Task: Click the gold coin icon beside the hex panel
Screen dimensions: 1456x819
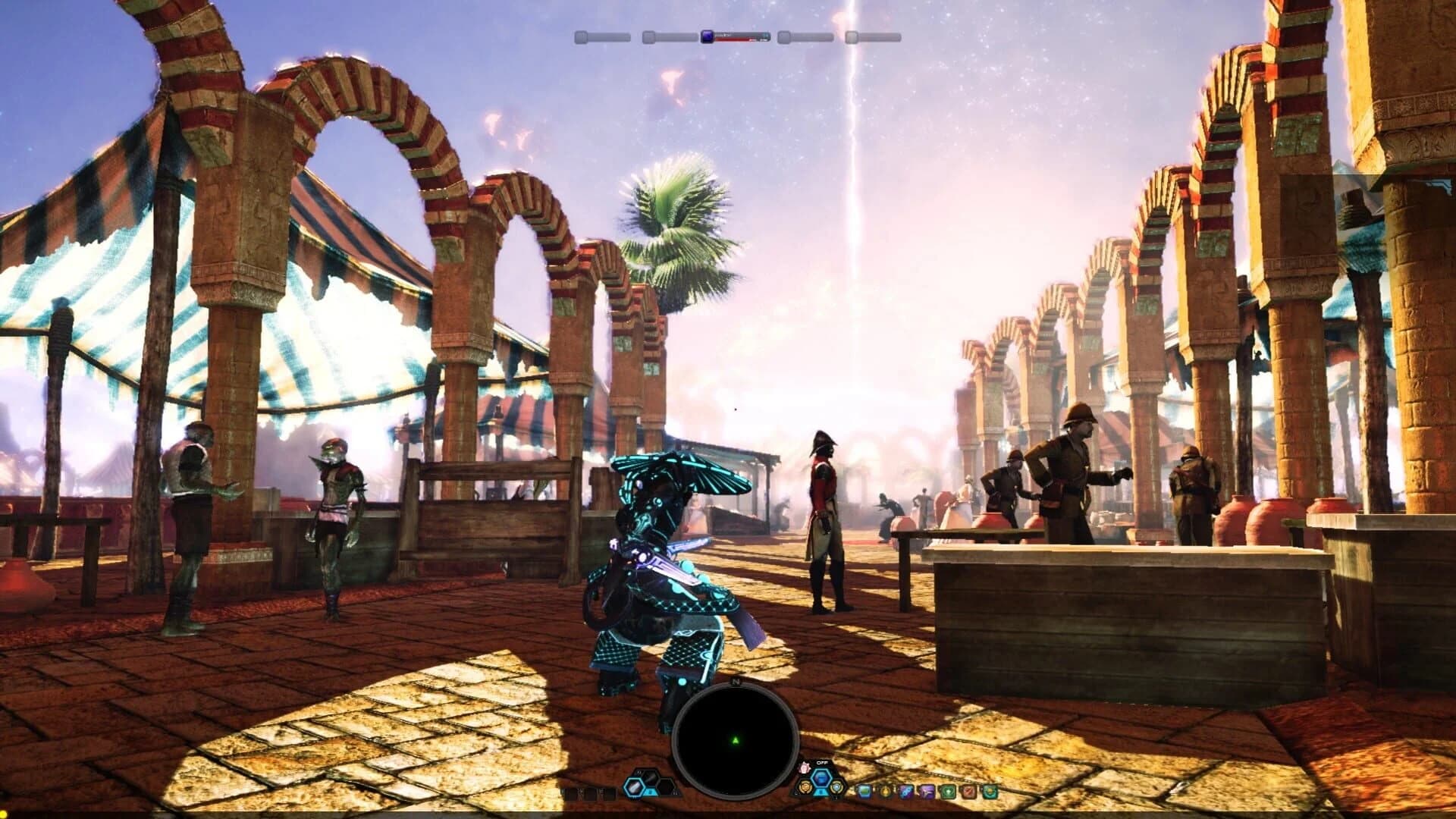Action: click(x=805, y=786)
